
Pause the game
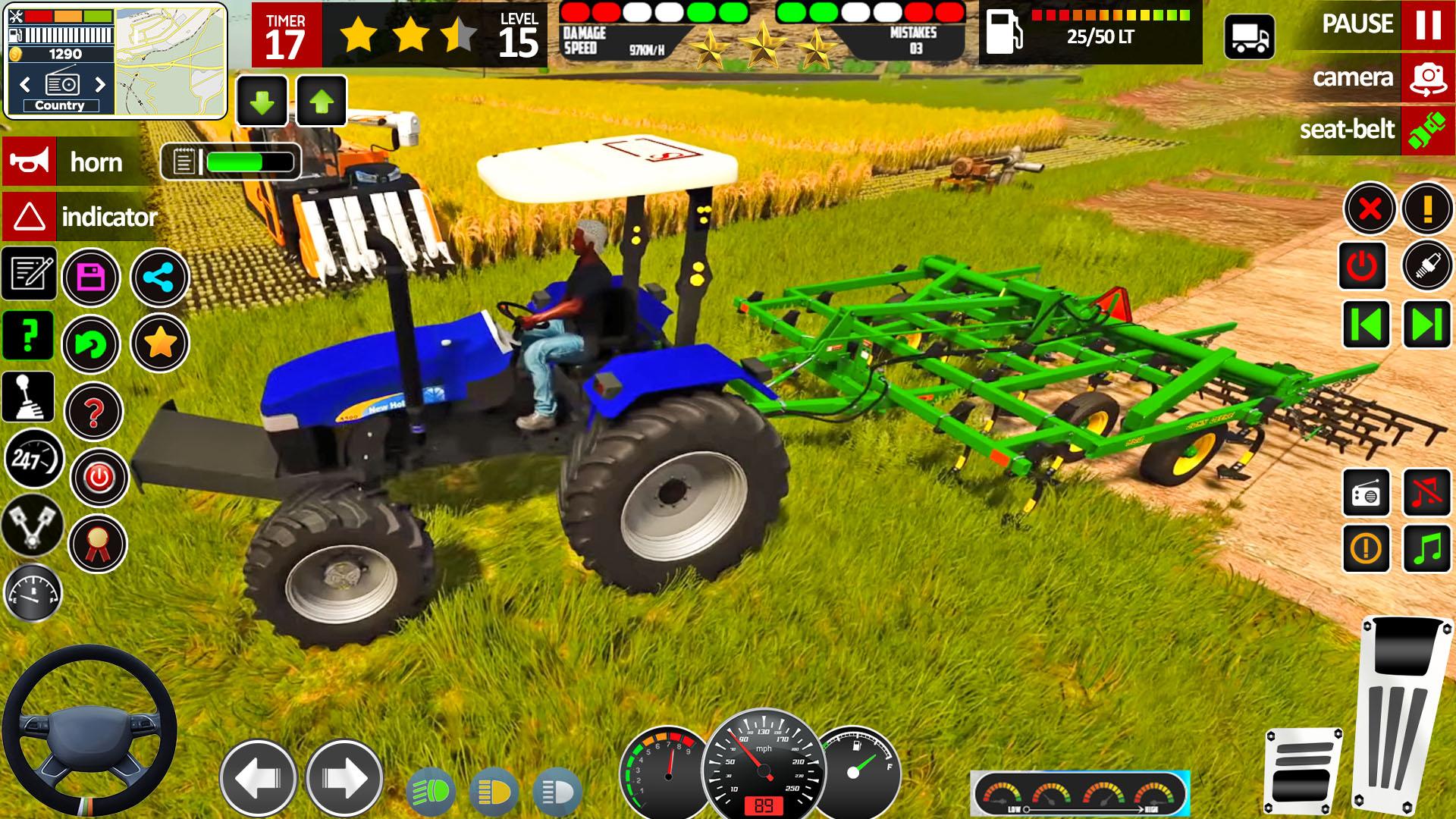coord(1427,26)
